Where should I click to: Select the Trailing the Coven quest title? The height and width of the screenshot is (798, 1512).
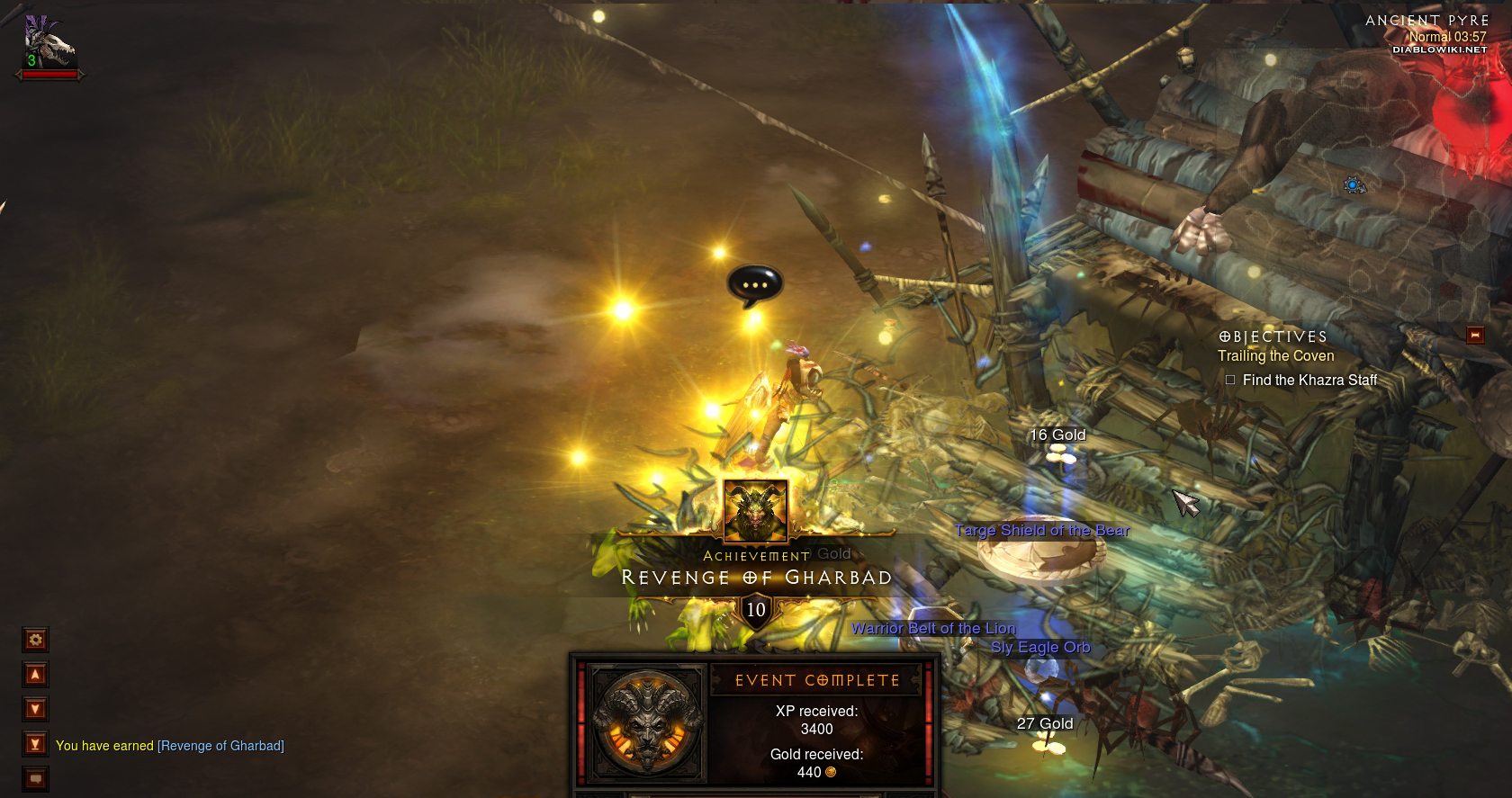pyautogui.click(x=1275, y=356)
